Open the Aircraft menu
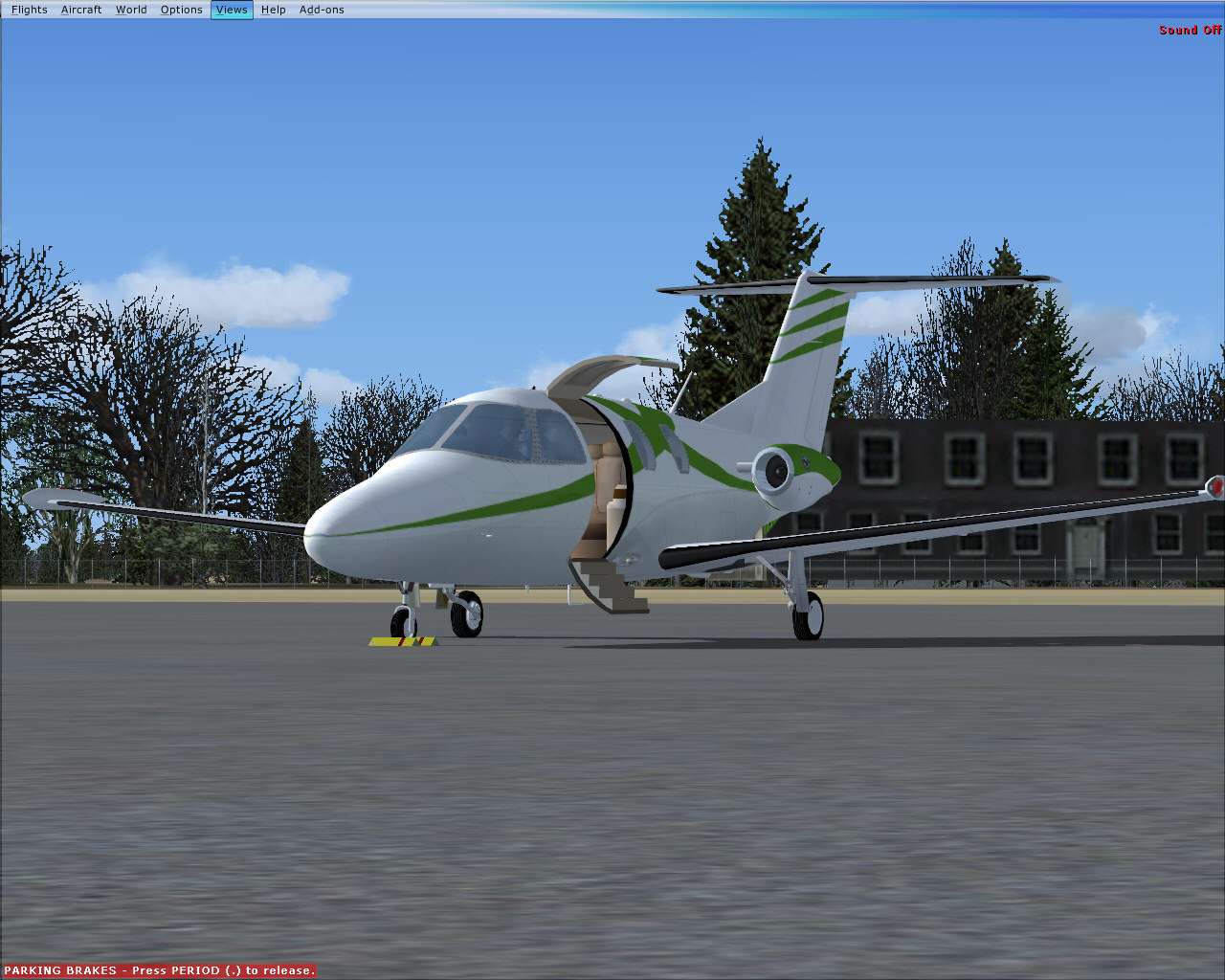 pyautogui.click(x=80, y=10)
